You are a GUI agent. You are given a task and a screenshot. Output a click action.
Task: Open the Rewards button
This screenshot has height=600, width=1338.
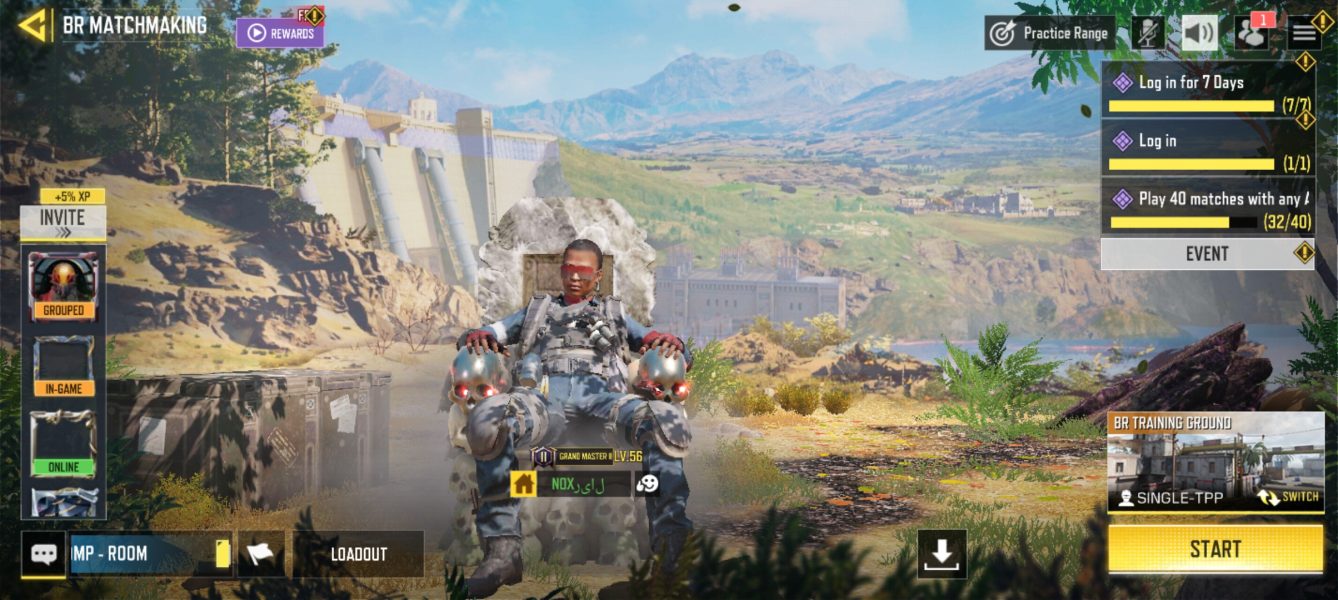[280, 33]
